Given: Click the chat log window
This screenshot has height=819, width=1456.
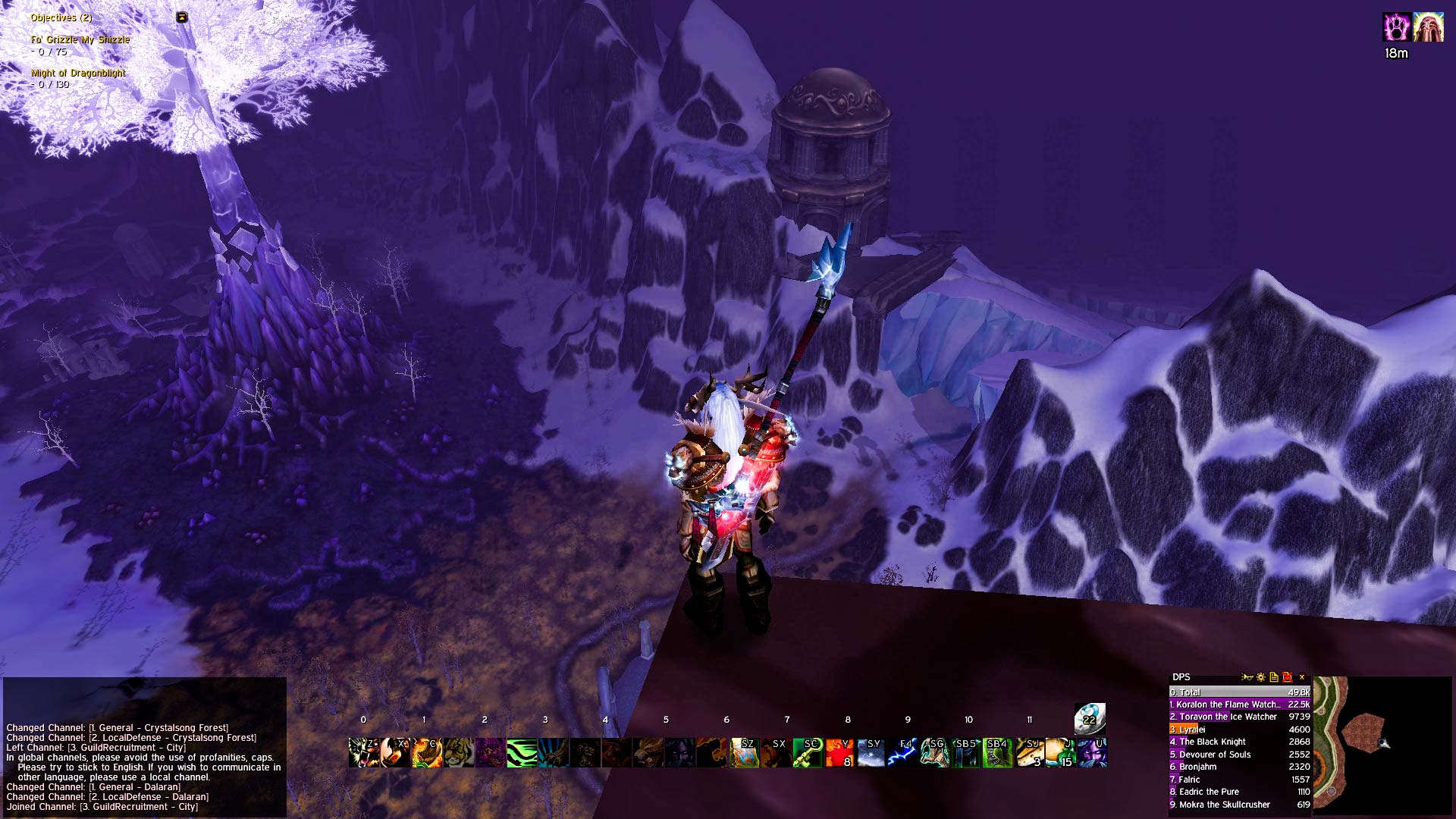Looking at the screenshot, I should coord(144,766).
